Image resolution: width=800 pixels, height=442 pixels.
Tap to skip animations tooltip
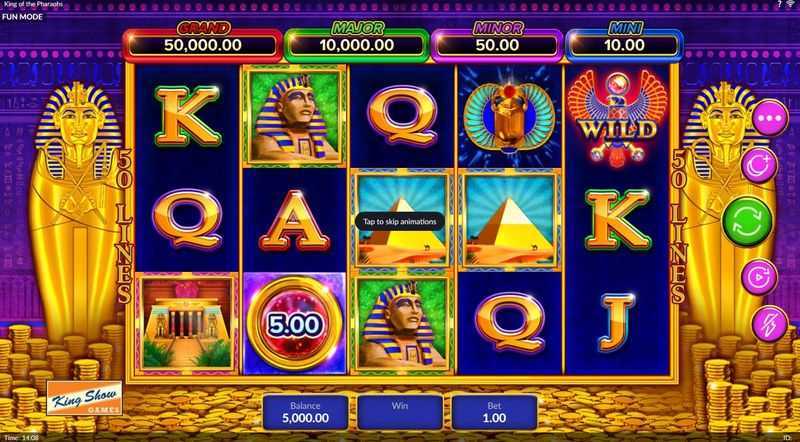[x=397, y=222]
